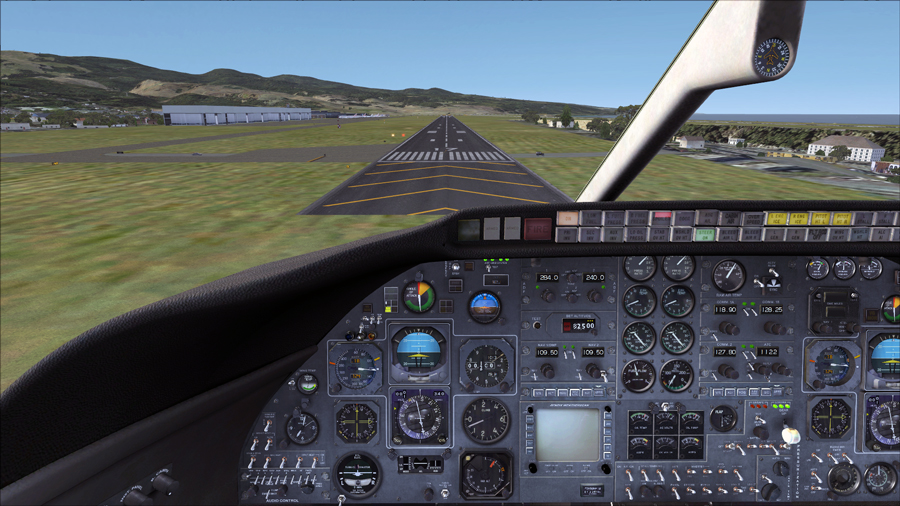Click the flap position indicator gauge
The height and width of the screenshot is (506, 900).
click(723, 418)
